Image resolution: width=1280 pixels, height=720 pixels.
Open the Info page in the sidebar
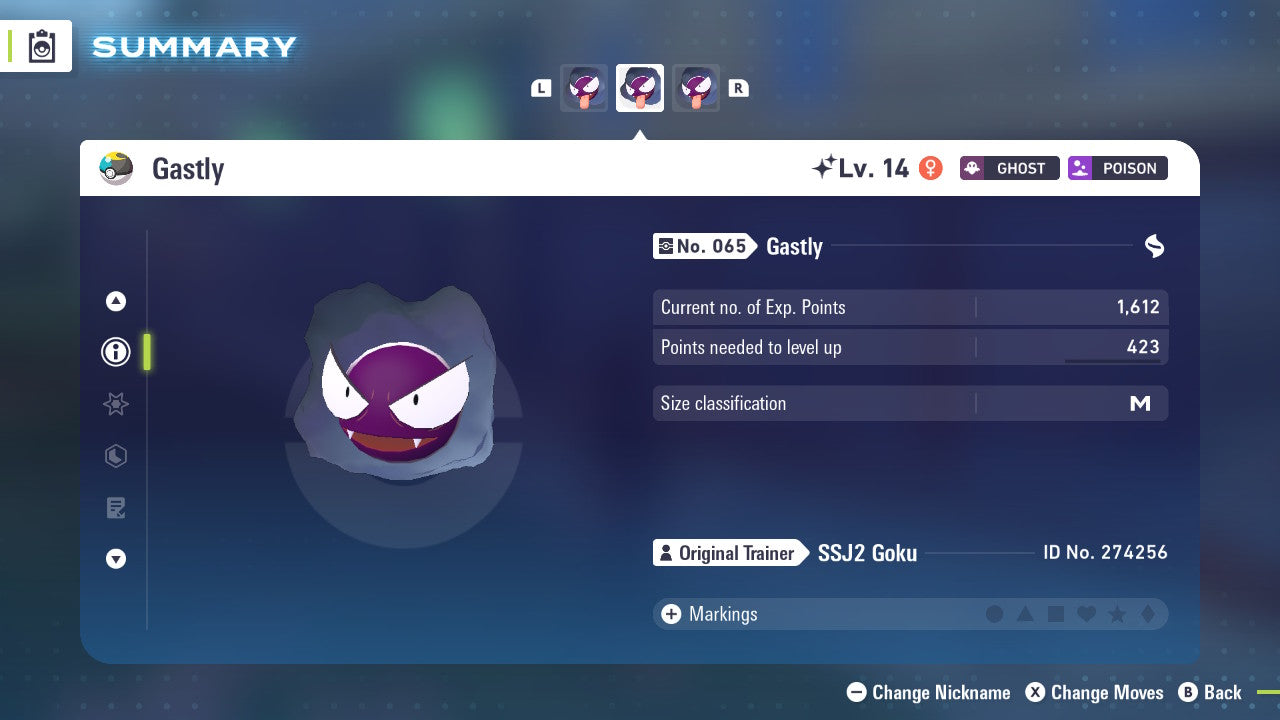coord(115,351)
